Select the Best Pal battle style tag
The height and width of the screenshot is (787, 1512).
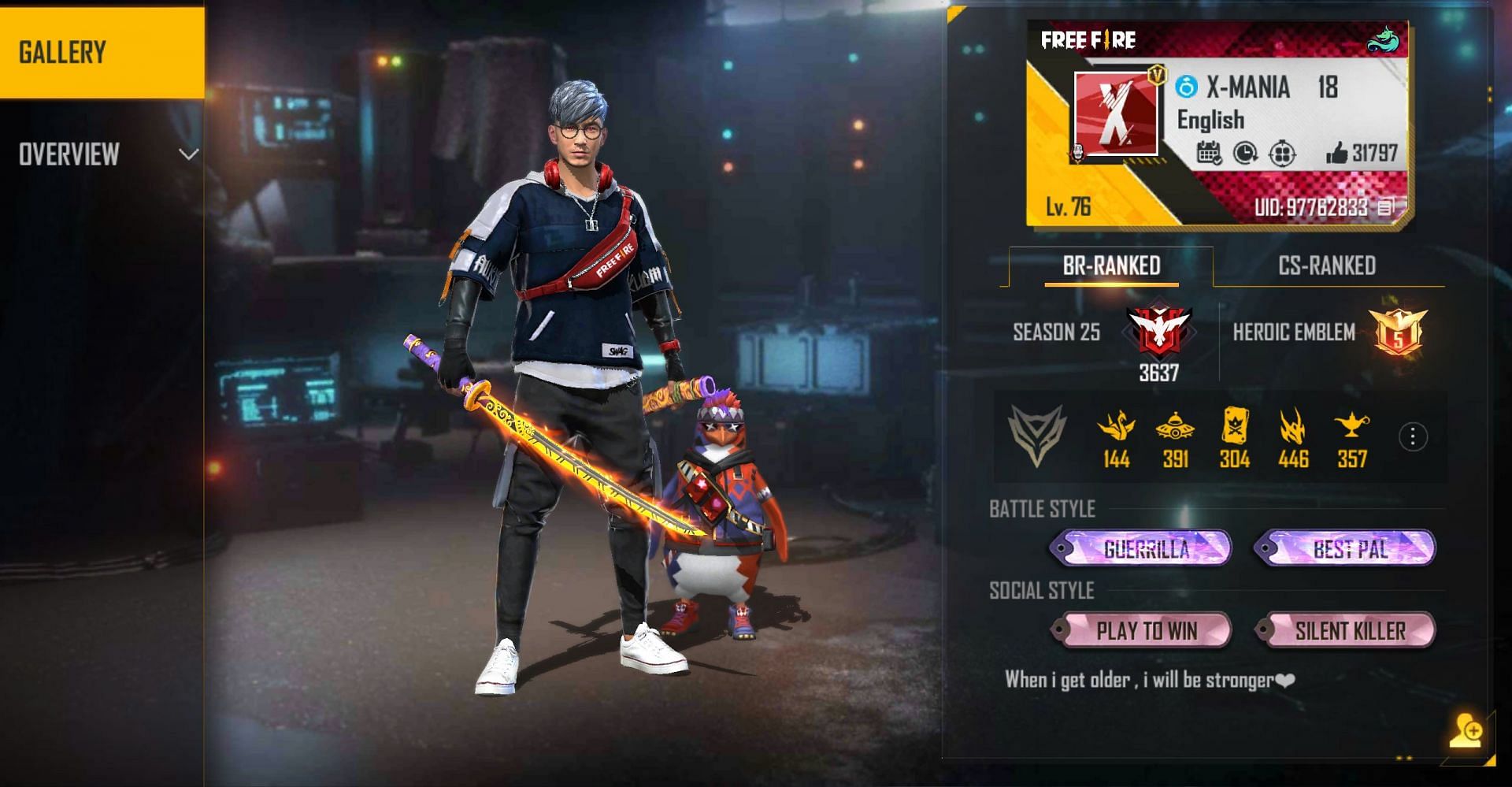[1350, 548]
